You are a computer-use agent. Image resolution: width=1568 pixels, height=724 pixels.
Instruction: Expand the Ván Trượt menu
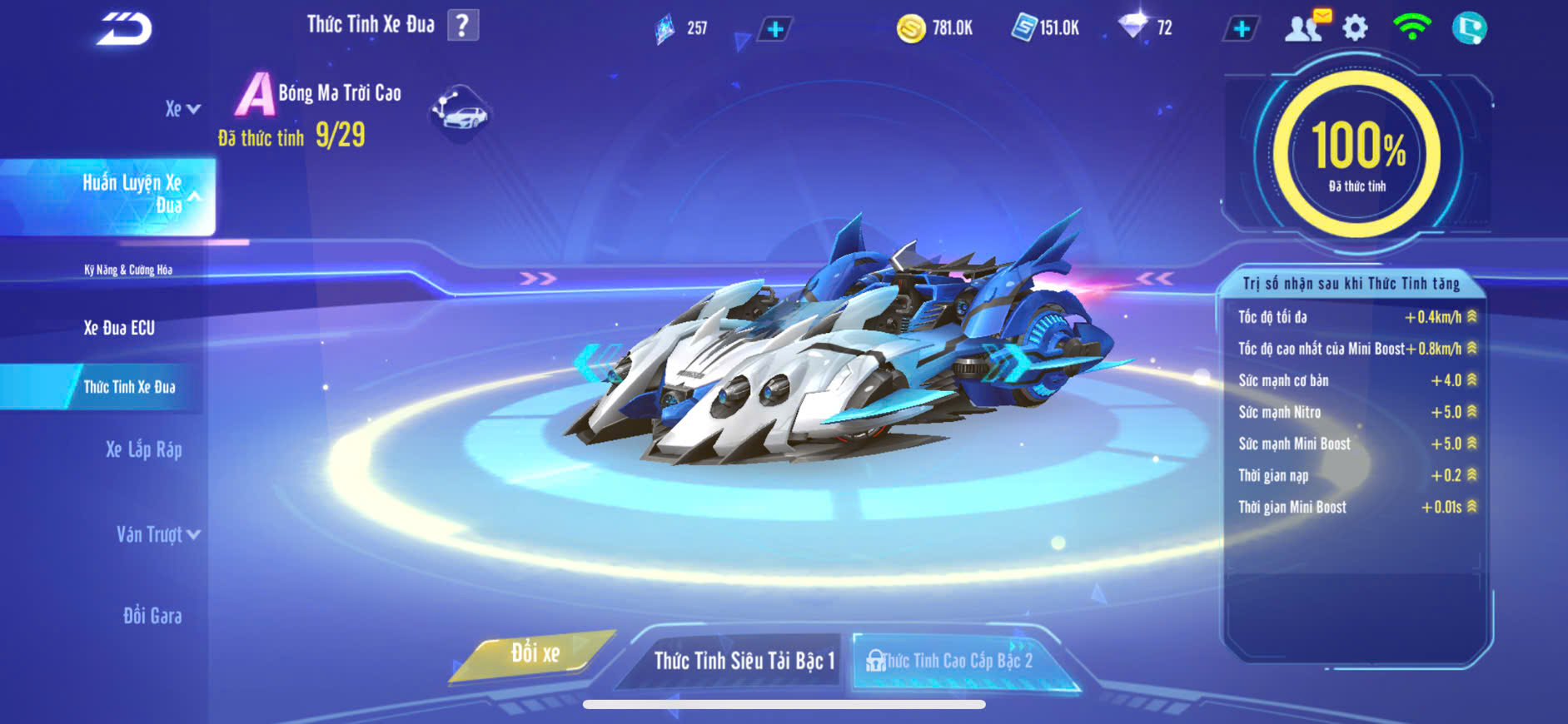157,534
